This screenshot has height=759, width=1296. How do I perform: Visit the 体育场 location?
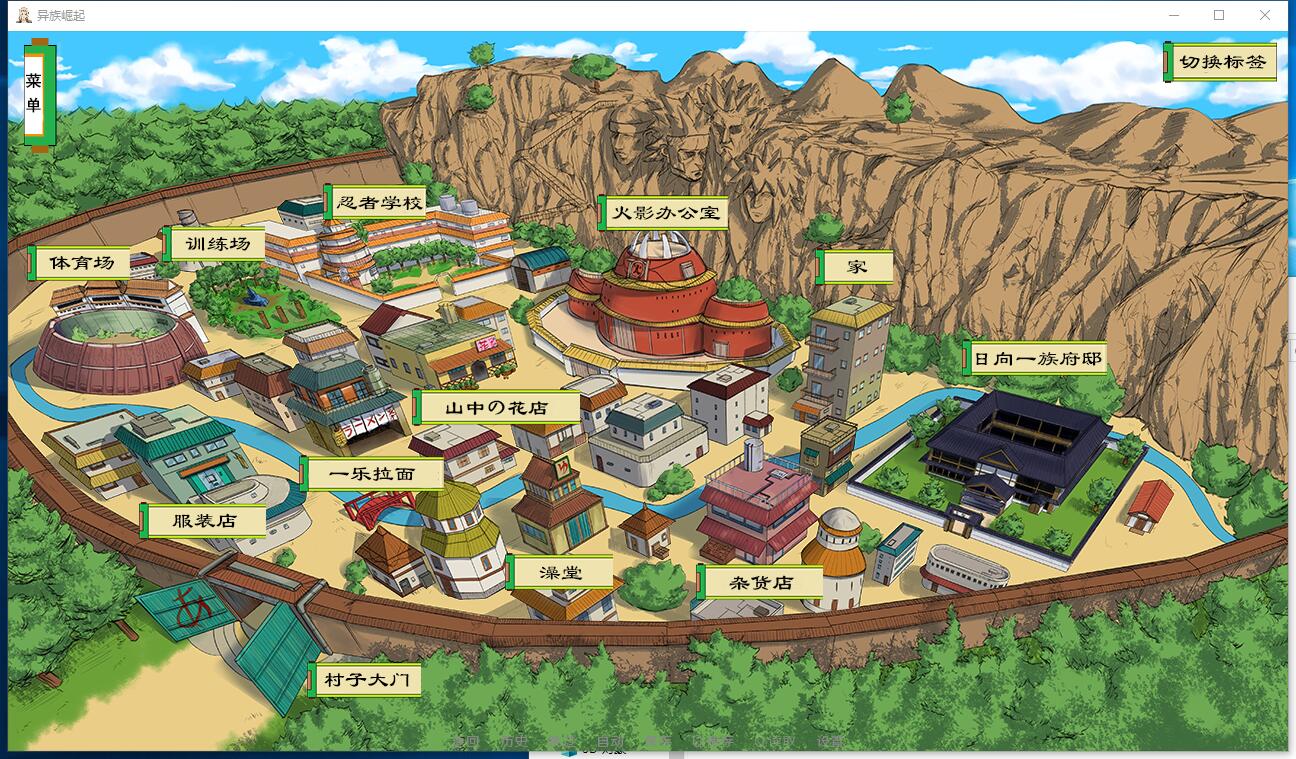tap(82, 263)
